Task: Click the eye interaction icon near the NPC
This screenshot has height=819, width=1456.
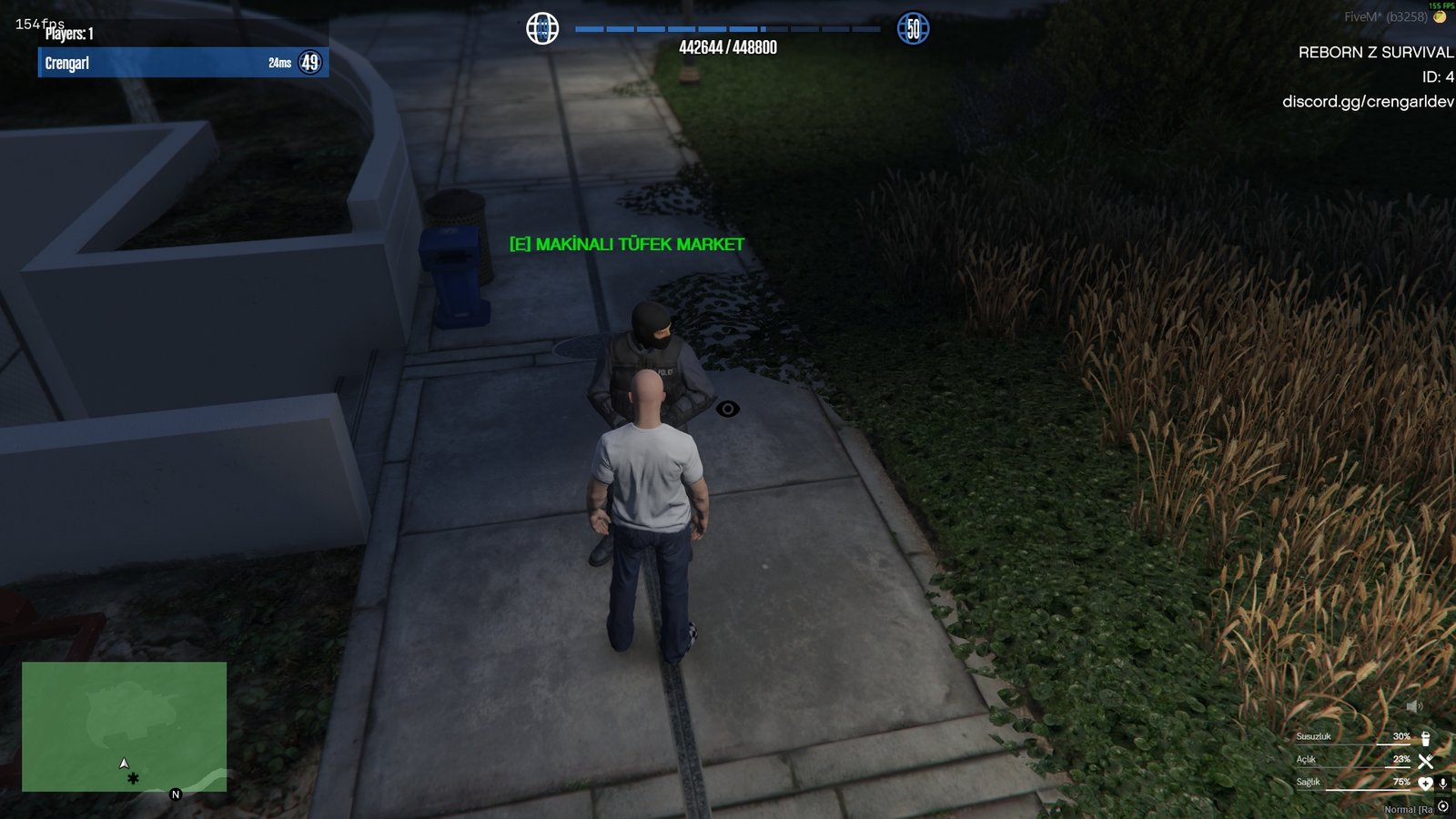Action: click(729, 409)
